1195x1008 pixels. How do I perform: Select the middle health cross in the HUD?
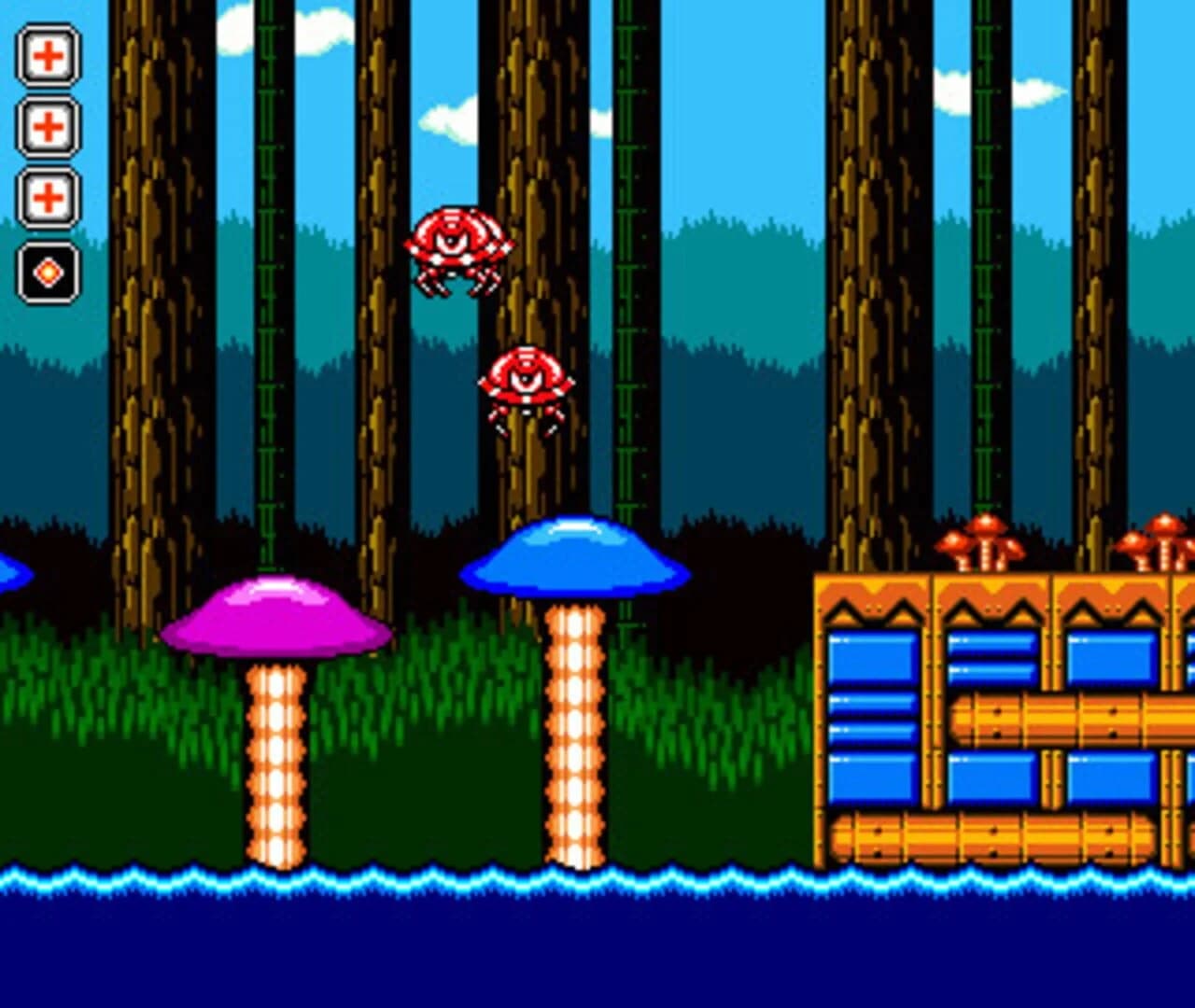coord(49,124)
